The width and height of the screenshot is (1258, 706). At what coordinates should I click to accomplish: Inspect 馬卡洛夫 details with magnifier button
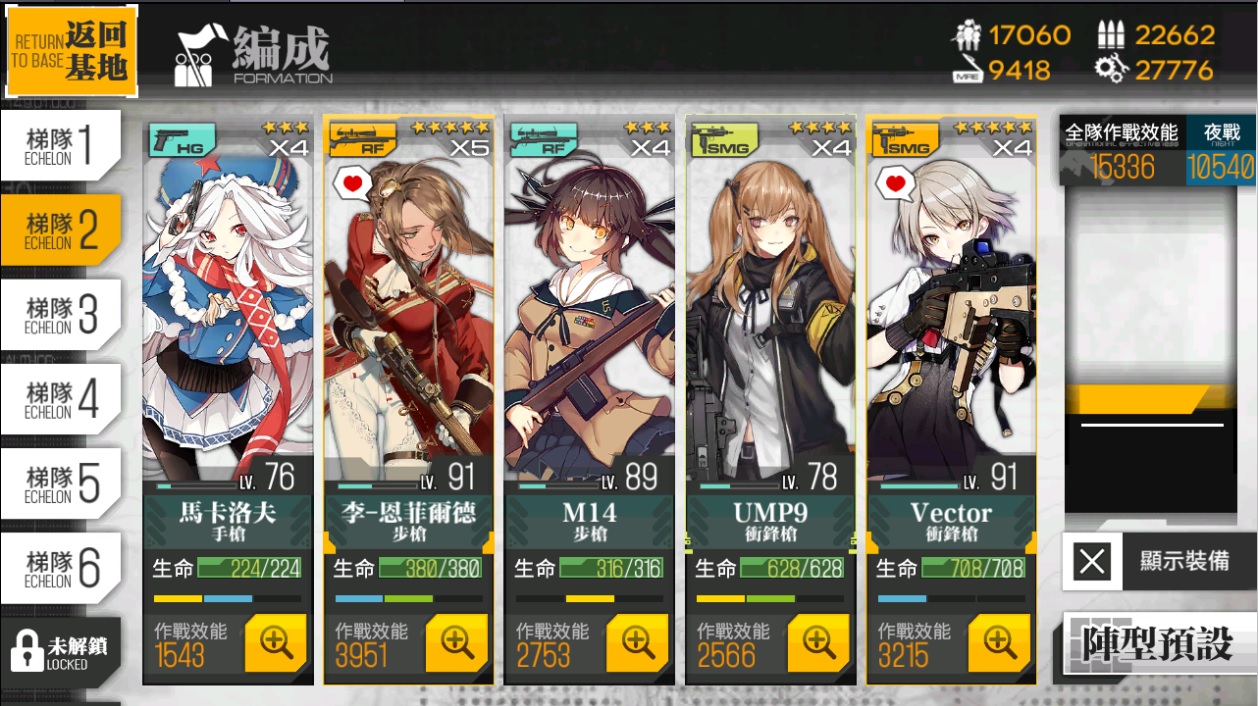point(276,643)
